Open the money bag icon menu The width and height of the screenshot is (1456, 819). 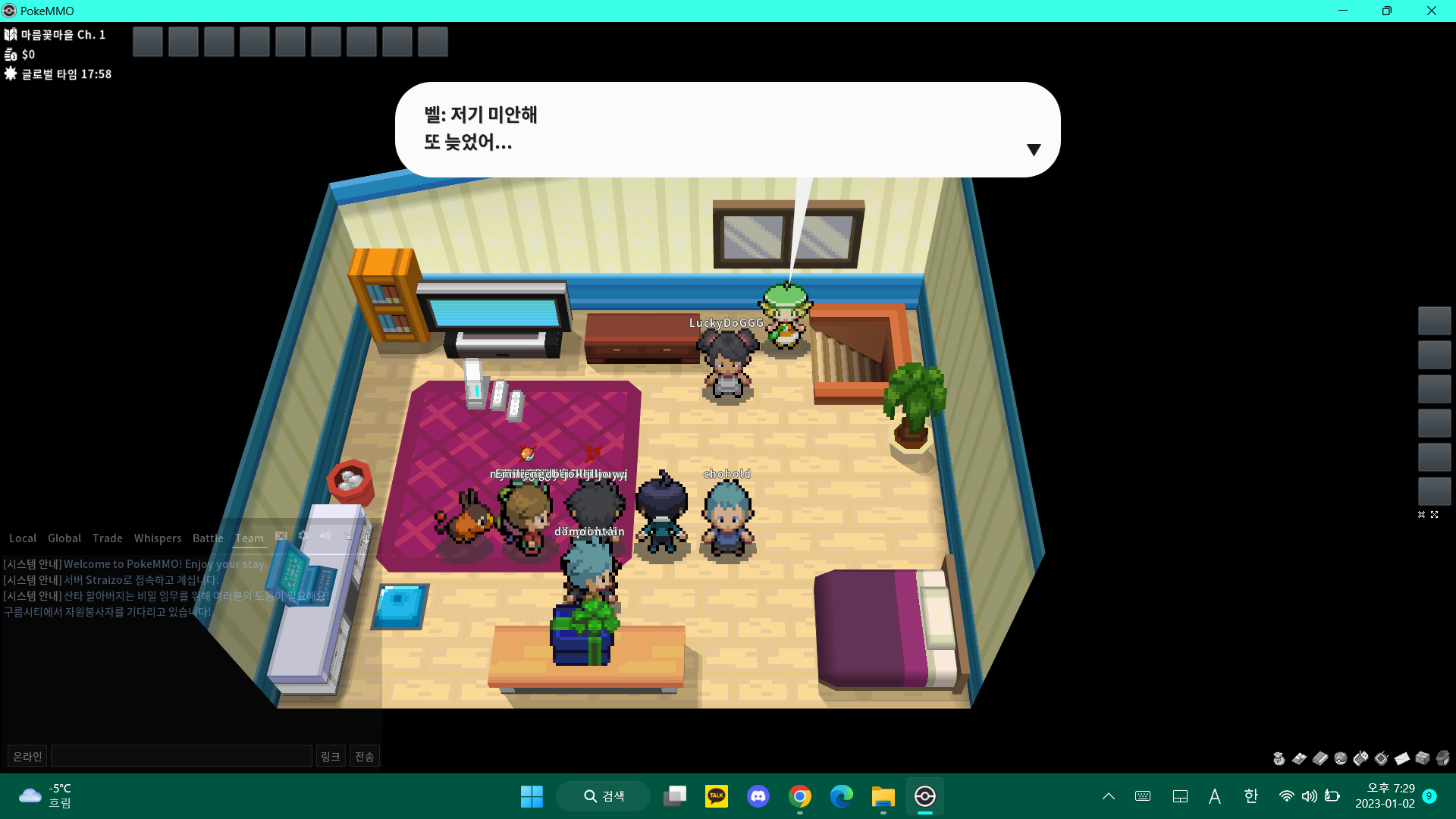pyautogui.click(x=1279, y=758)
